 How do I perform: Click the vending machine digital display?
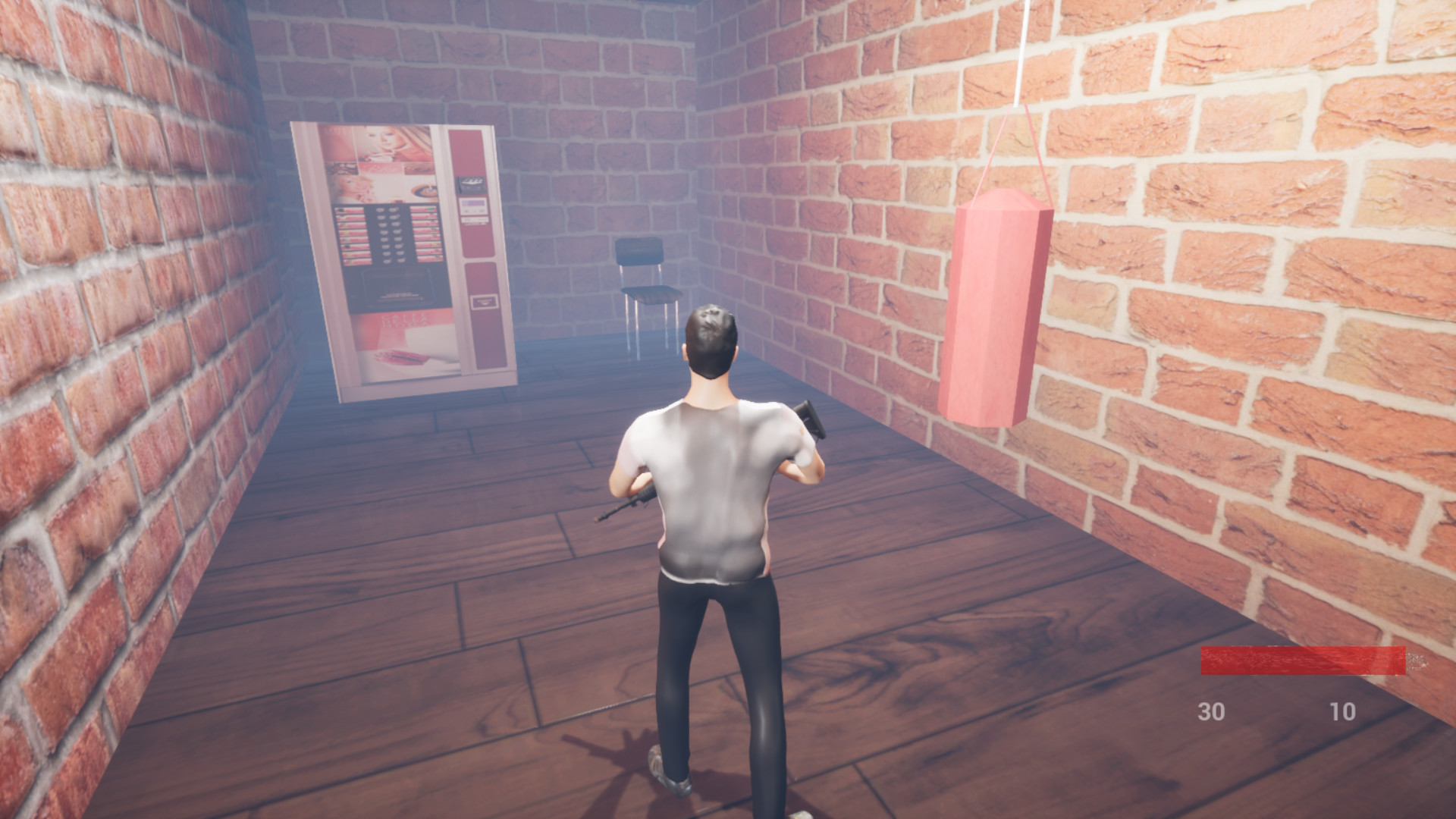472,203
